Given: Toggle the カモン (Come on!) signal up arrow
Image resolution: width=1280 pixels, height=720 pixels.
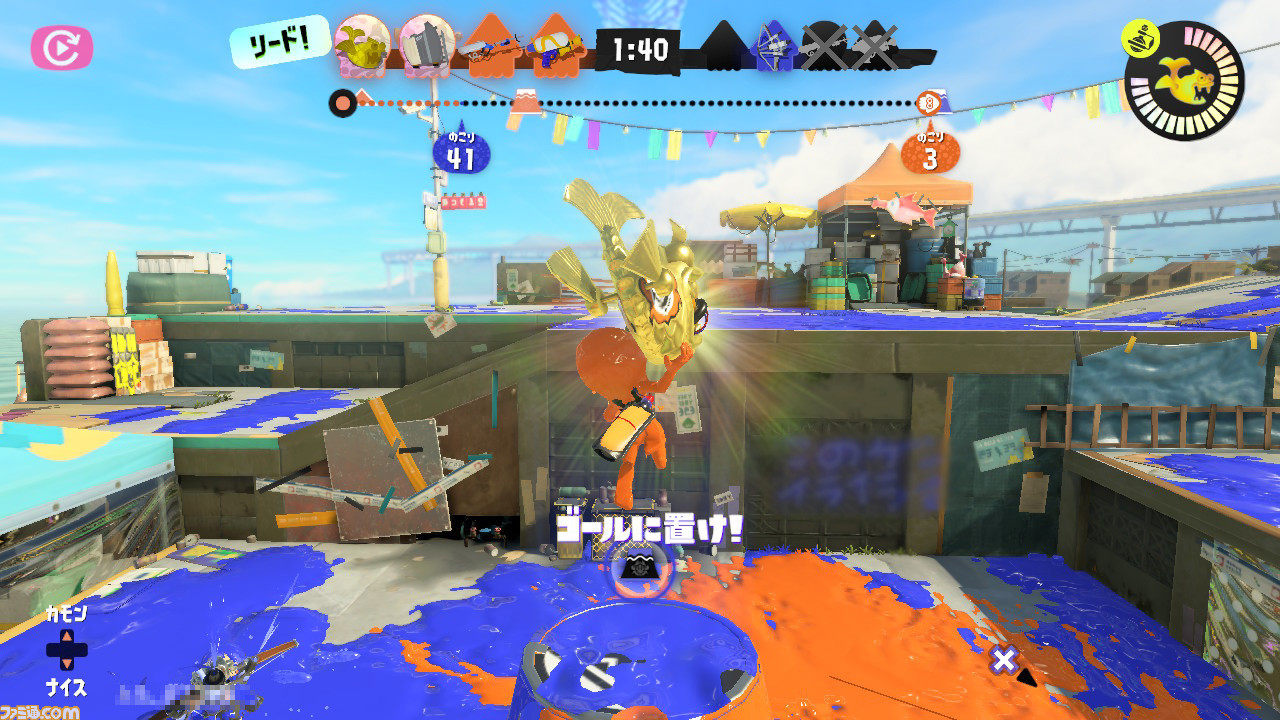Looking at the screenshot, I should (67, 635).
